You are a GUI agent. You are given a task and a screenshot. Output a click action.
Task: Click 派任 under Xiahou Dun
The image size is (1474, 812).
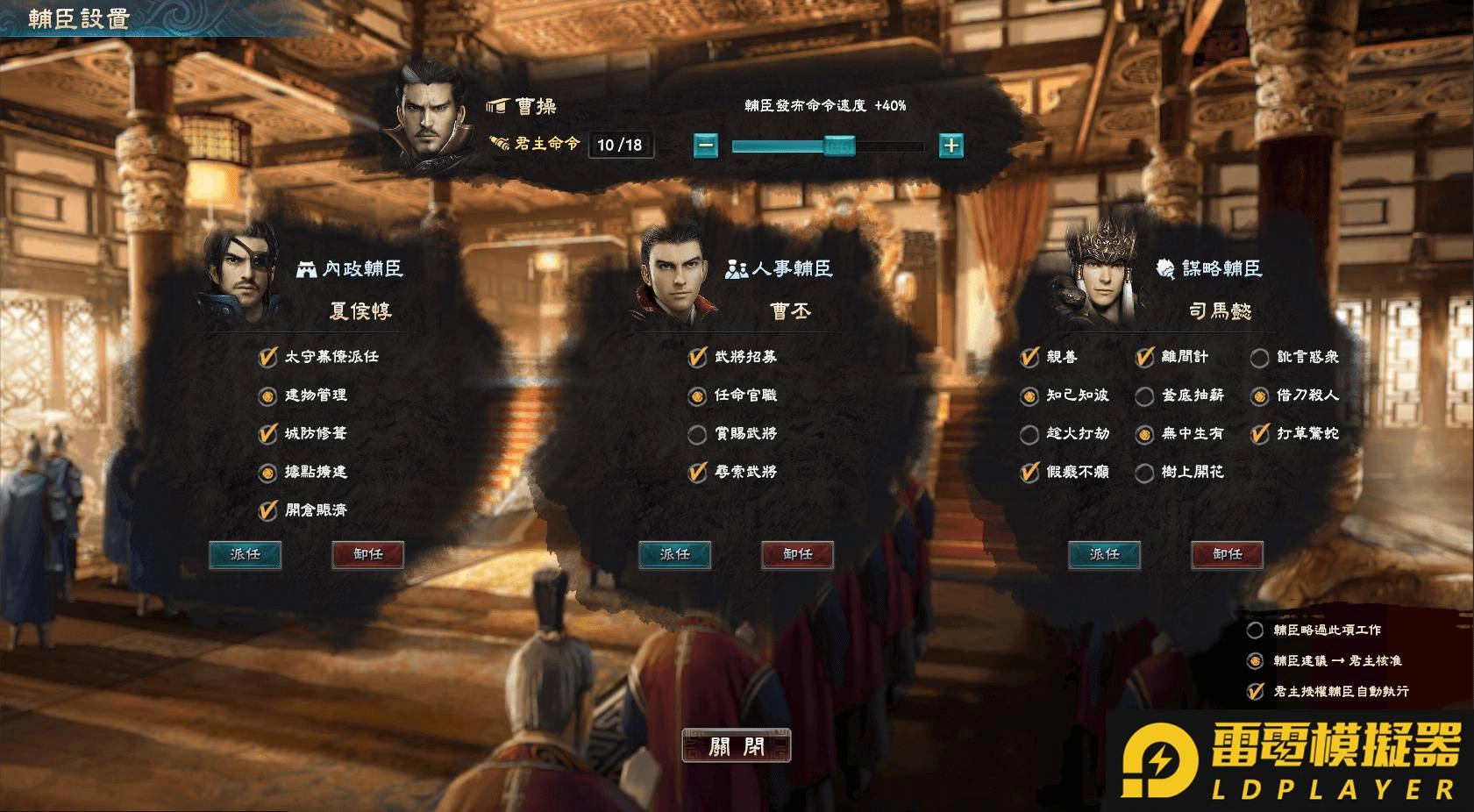(245, 555)
